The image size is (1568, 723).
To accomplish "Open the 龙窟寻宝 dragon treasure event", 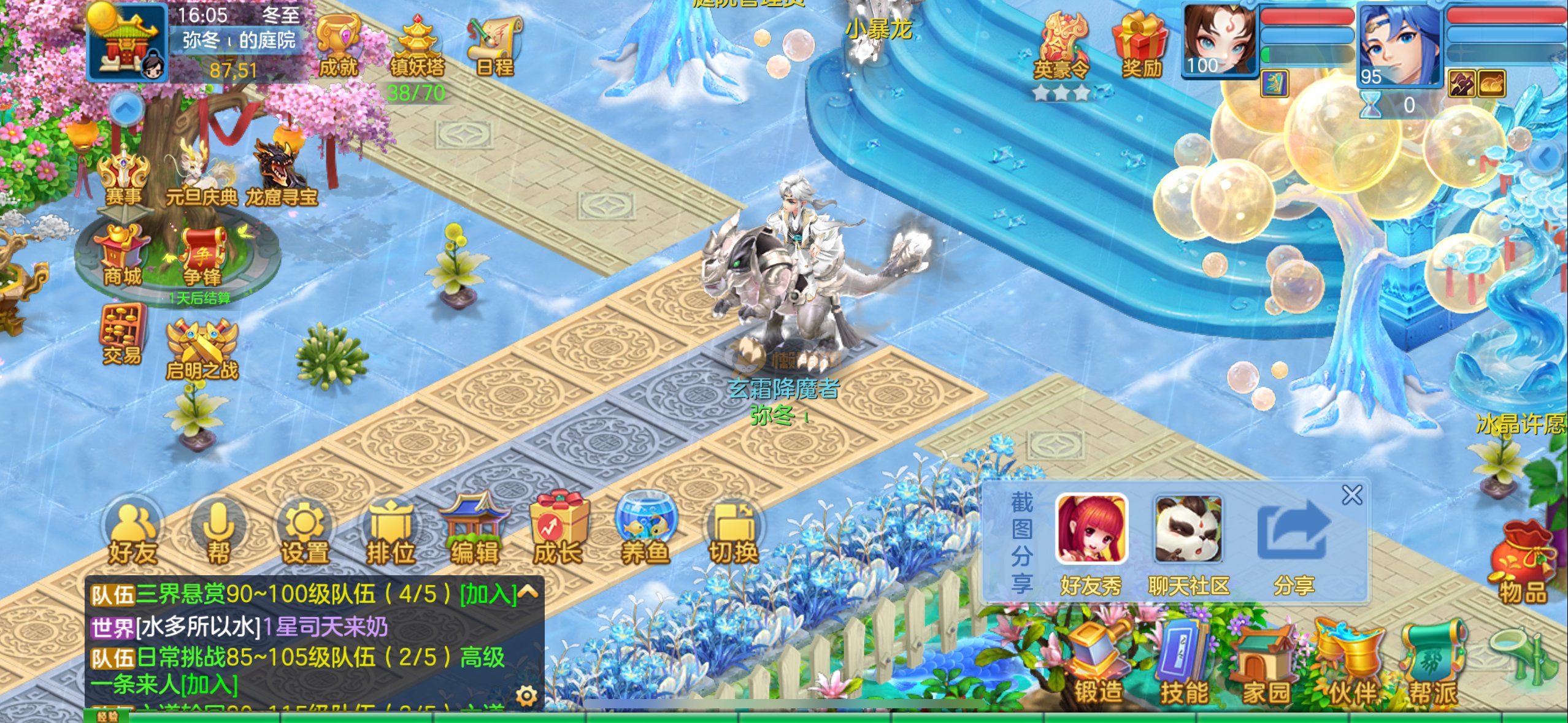I will point(282,174).
